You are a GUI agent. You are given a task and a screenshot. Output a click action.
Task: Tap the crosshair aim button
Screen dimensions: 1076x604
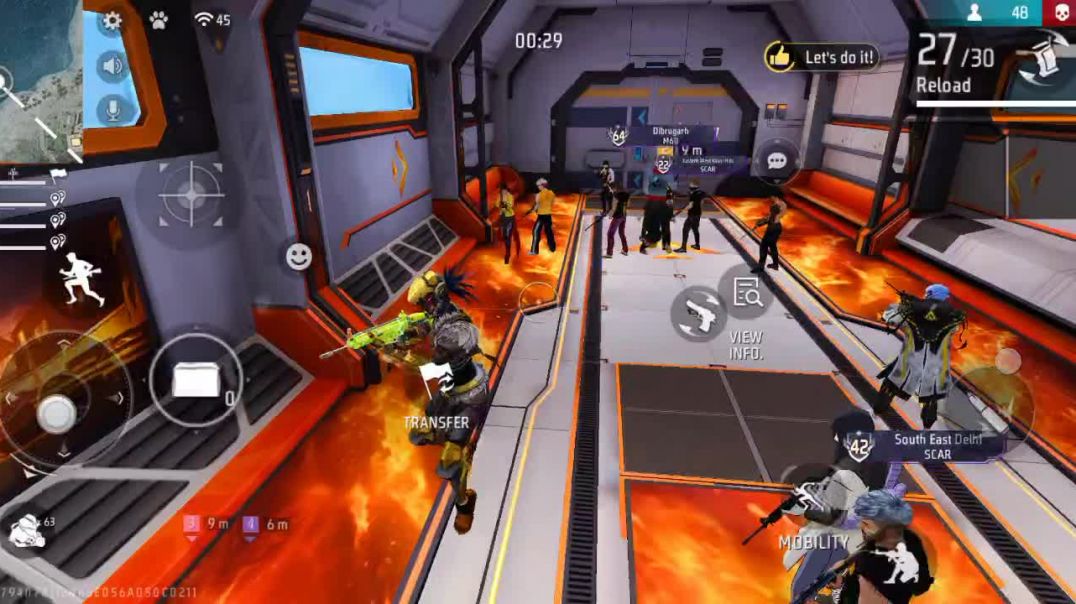(x=190, y=194)
